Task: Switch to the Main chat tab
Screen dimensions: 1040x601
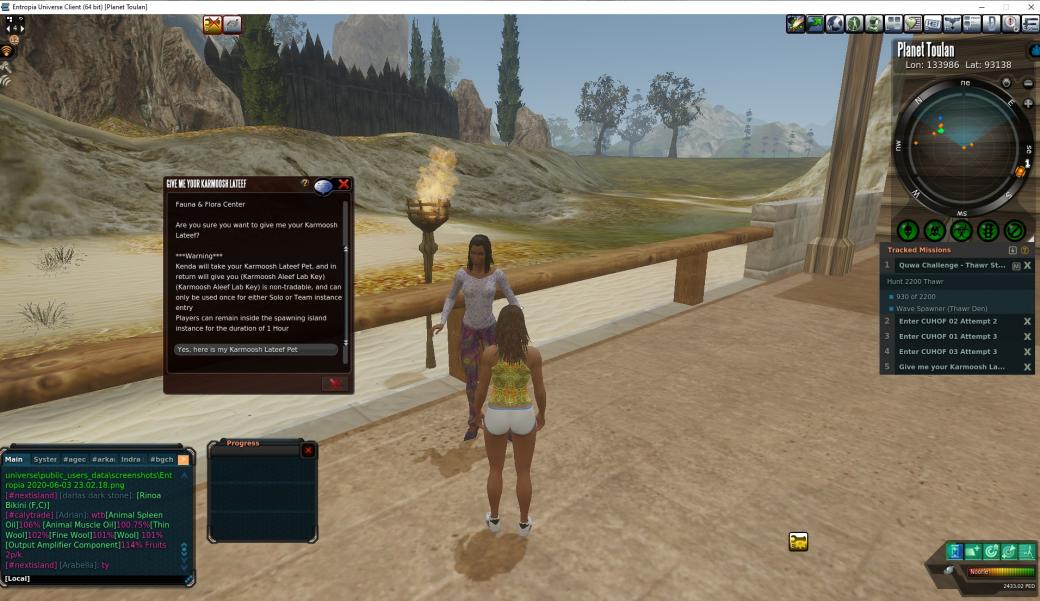Action: (x=14, y=459)
